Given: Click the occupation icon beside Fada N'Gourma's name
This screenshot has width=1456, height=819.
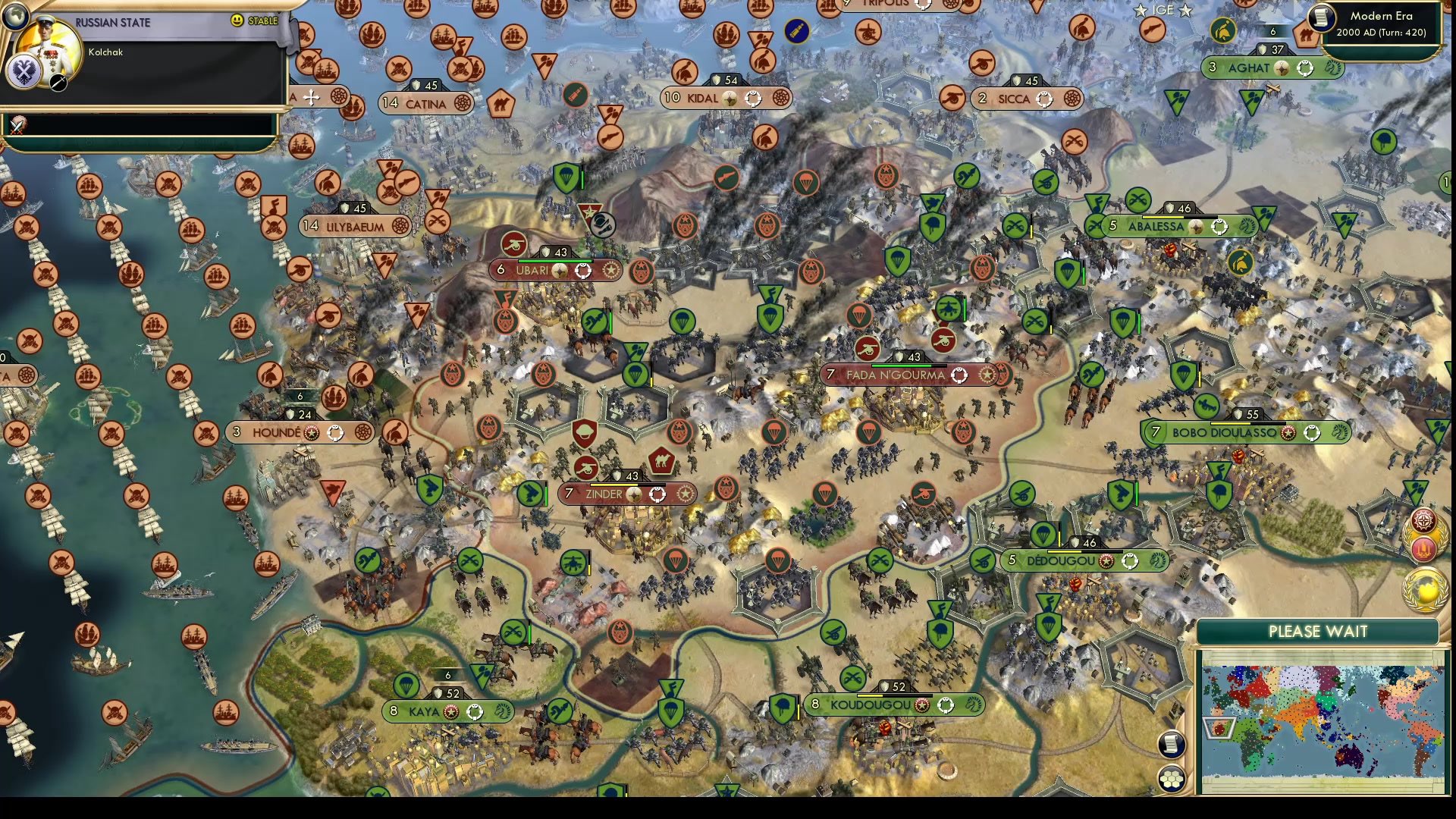Looking at the screenshot, I should [x=960, y=375].
